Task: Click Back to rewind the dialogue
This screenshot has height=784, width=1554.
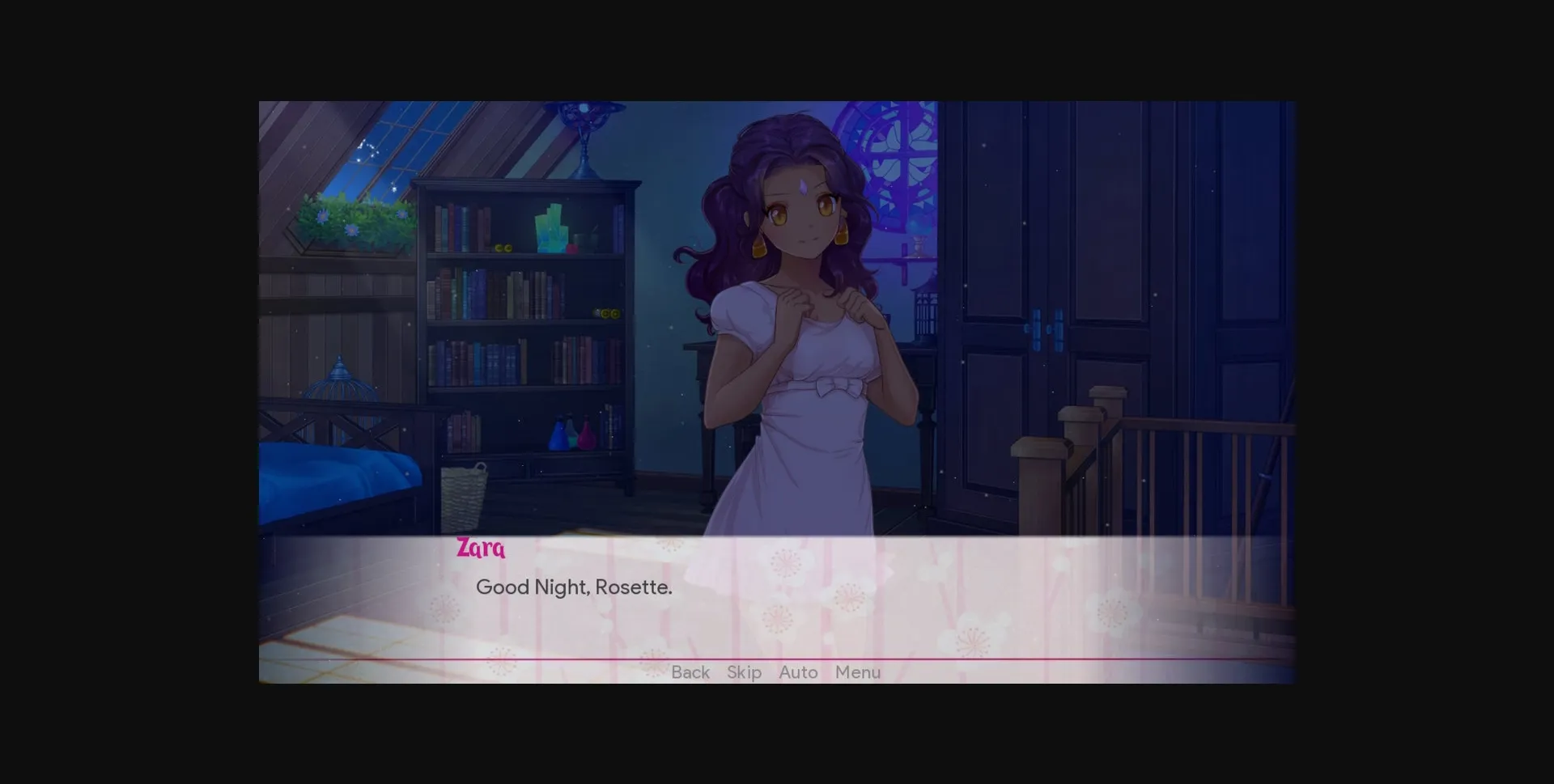Action: pos(690,672)
